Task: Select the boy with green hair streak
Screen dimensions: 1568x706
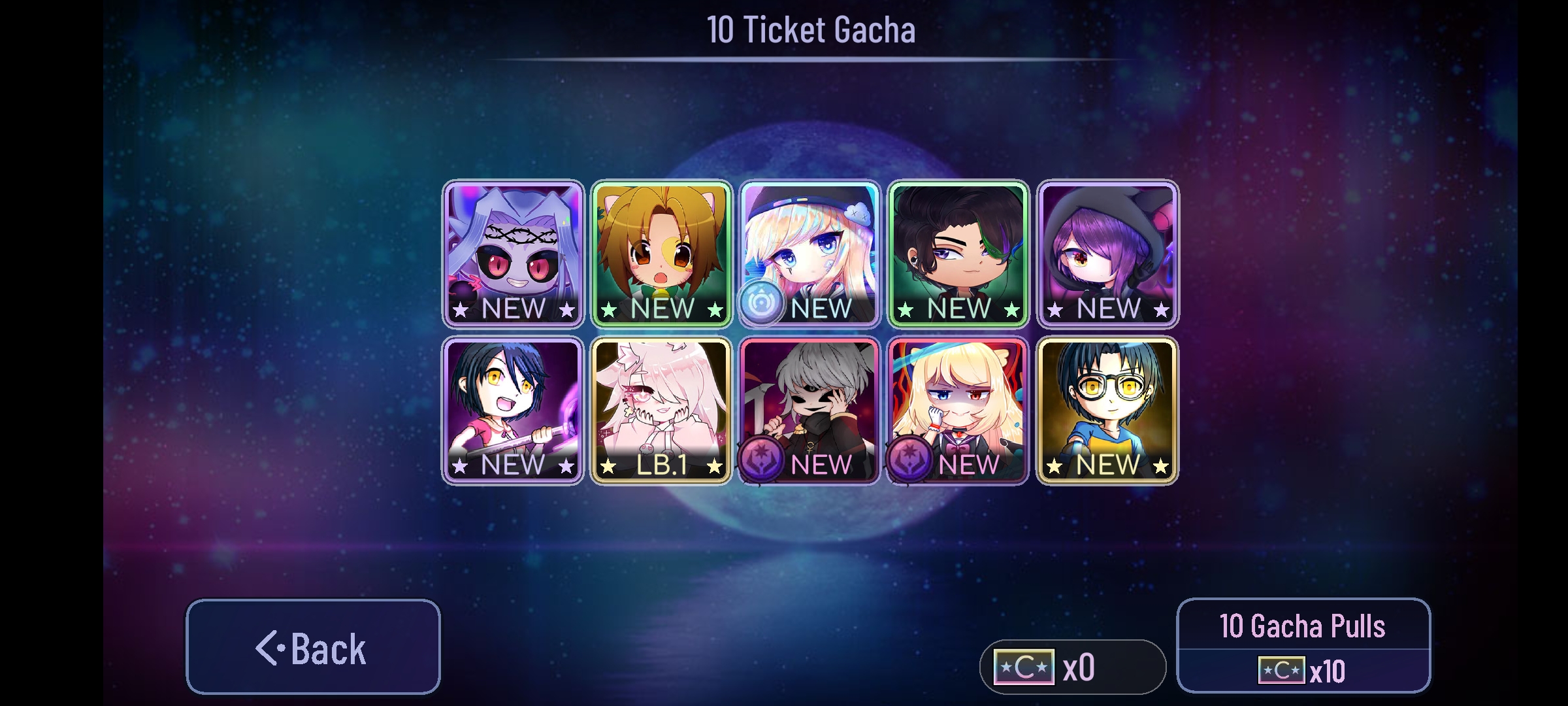Action: [x=958, y=248]
